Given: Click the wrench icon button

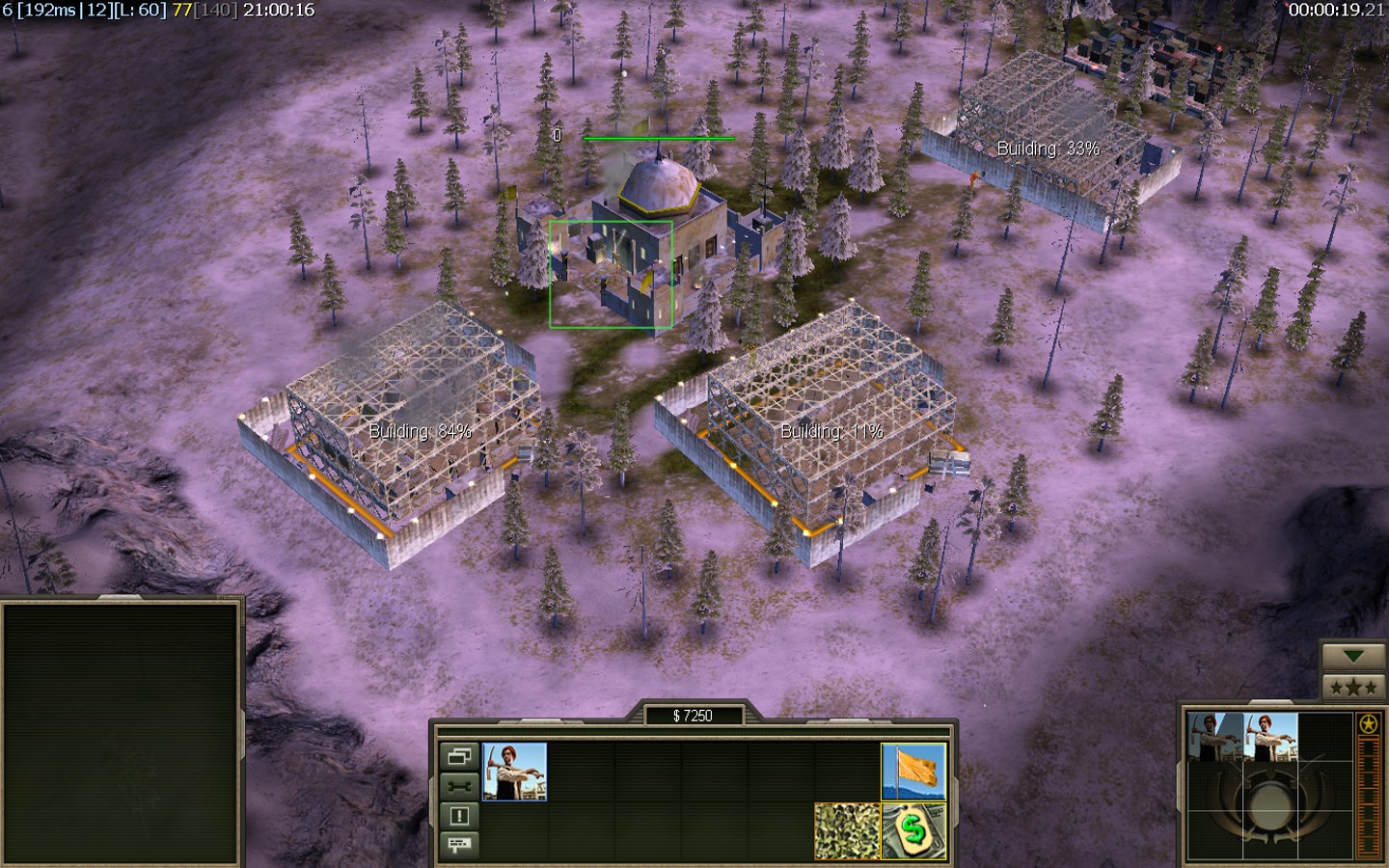Looking at the screenshot, I should tap(459, 786).
